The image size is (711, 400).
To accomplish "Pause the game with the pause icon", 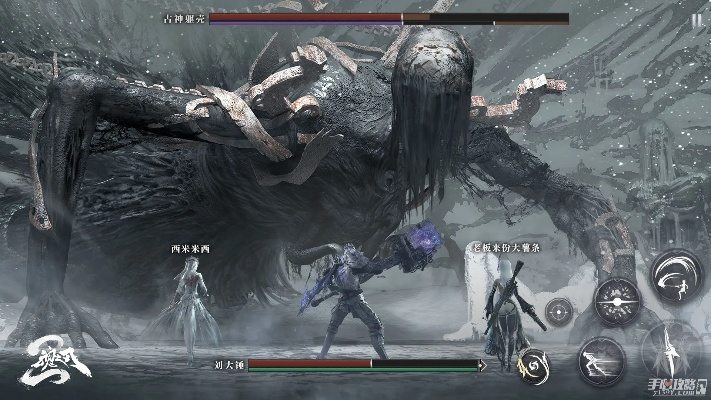I will click(696, 19).
